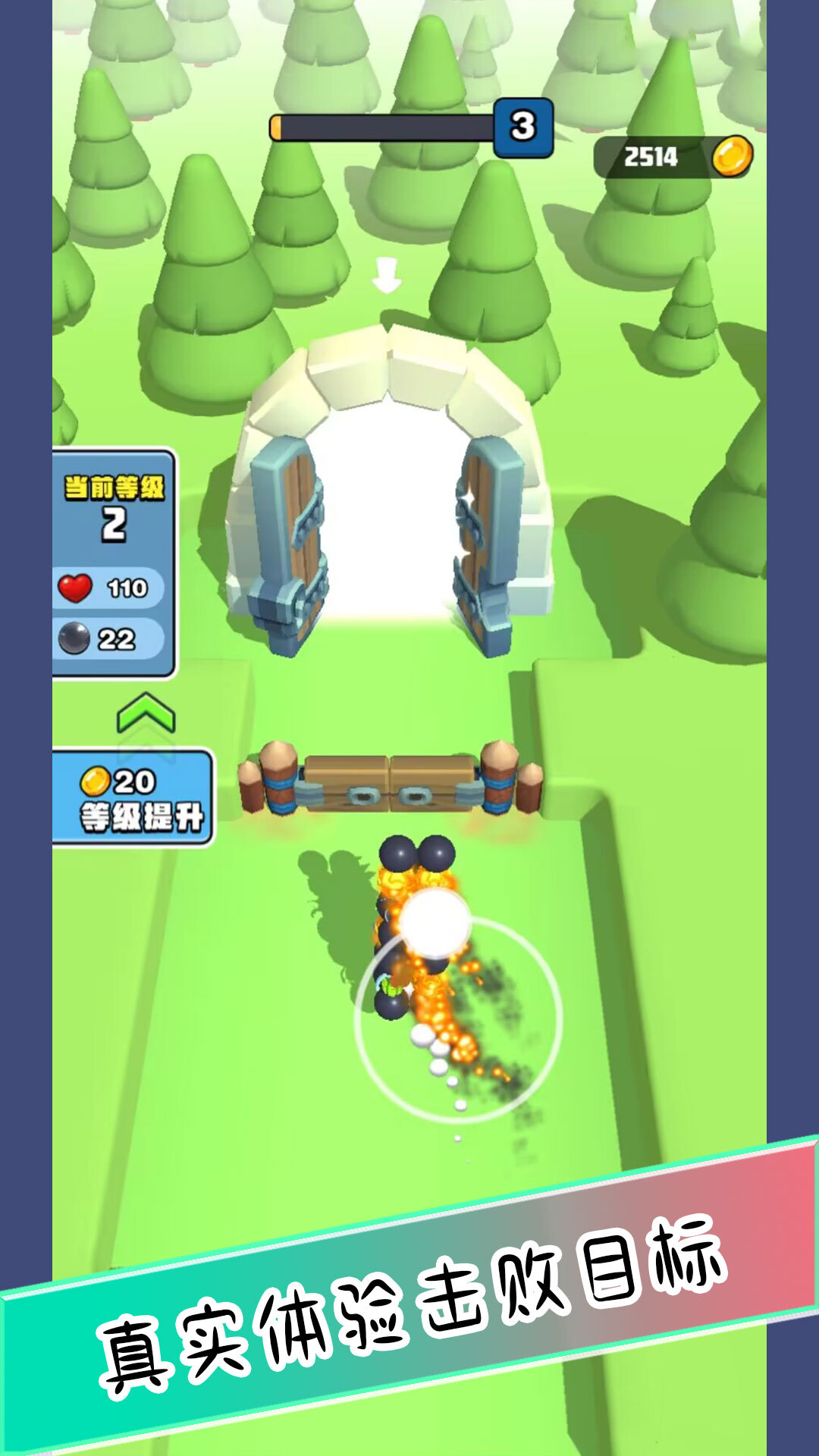Buy the 20-coin 等级提升 level upgrade
This screenshot has height=1456, width=819.
click(133, 798)
